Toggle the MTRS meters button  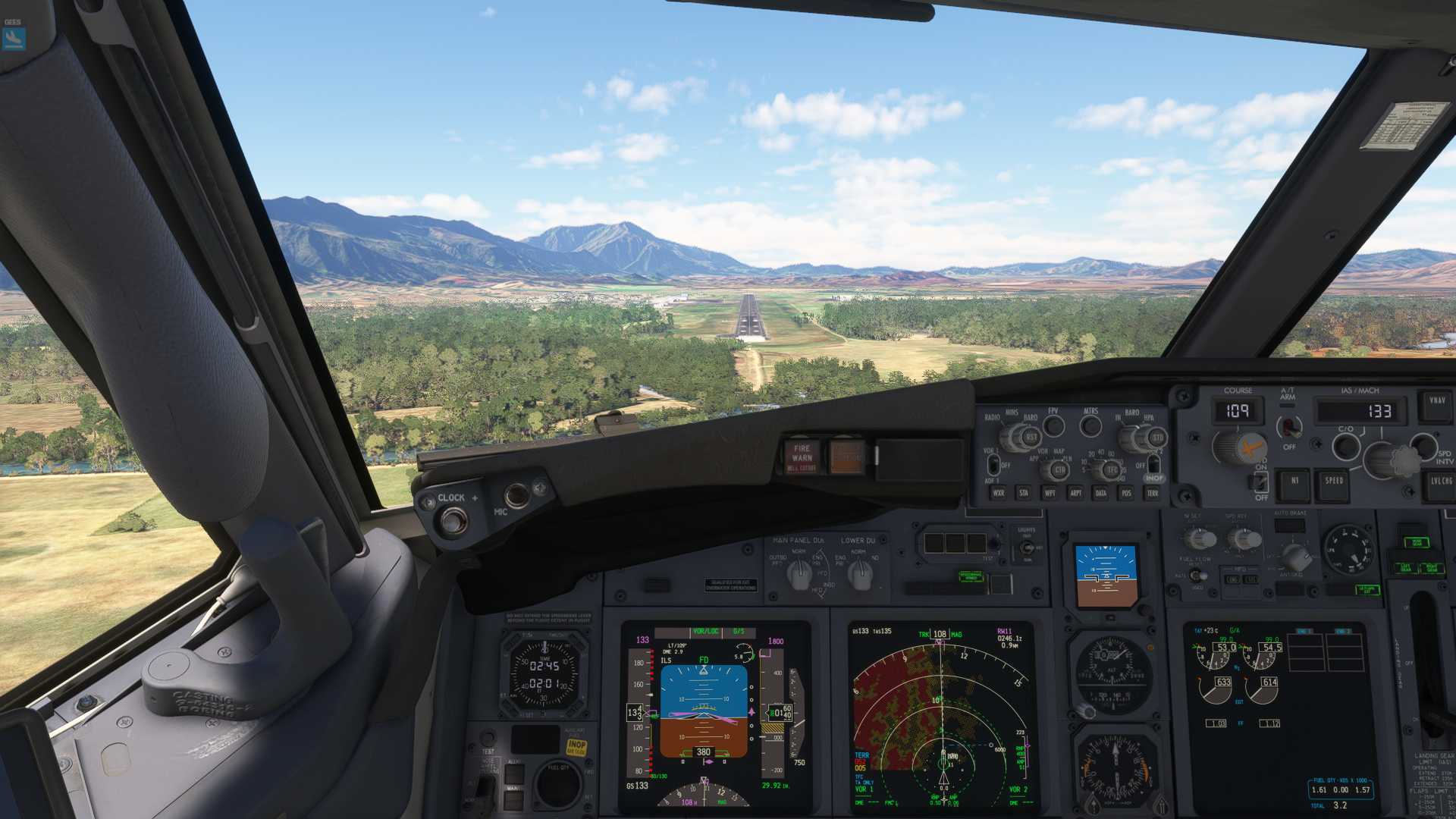coord(1090,426)
